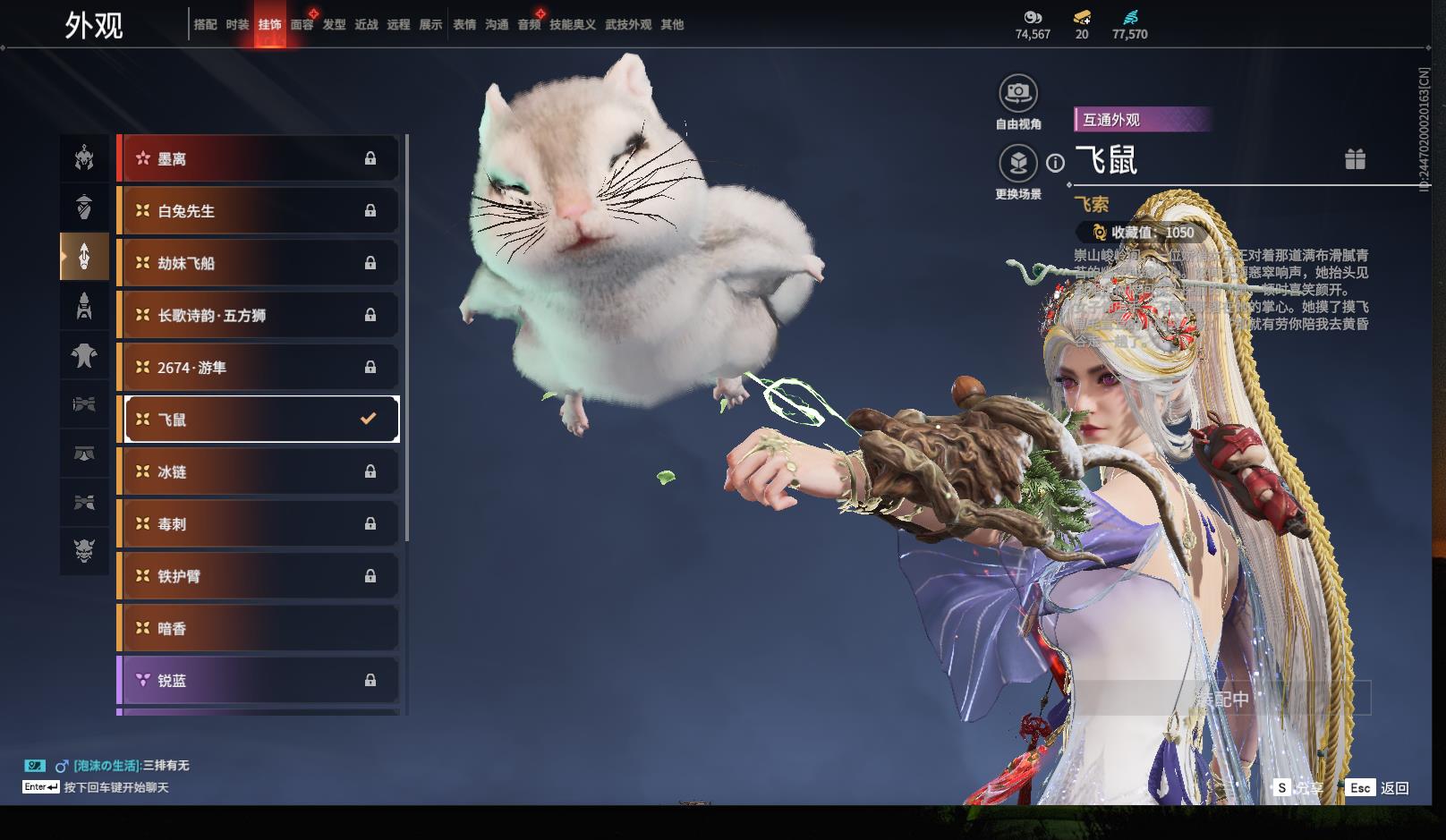This screenshot has width=1446, height=840.
Task: Select the 发型 tab
Action: coord(334,25)
